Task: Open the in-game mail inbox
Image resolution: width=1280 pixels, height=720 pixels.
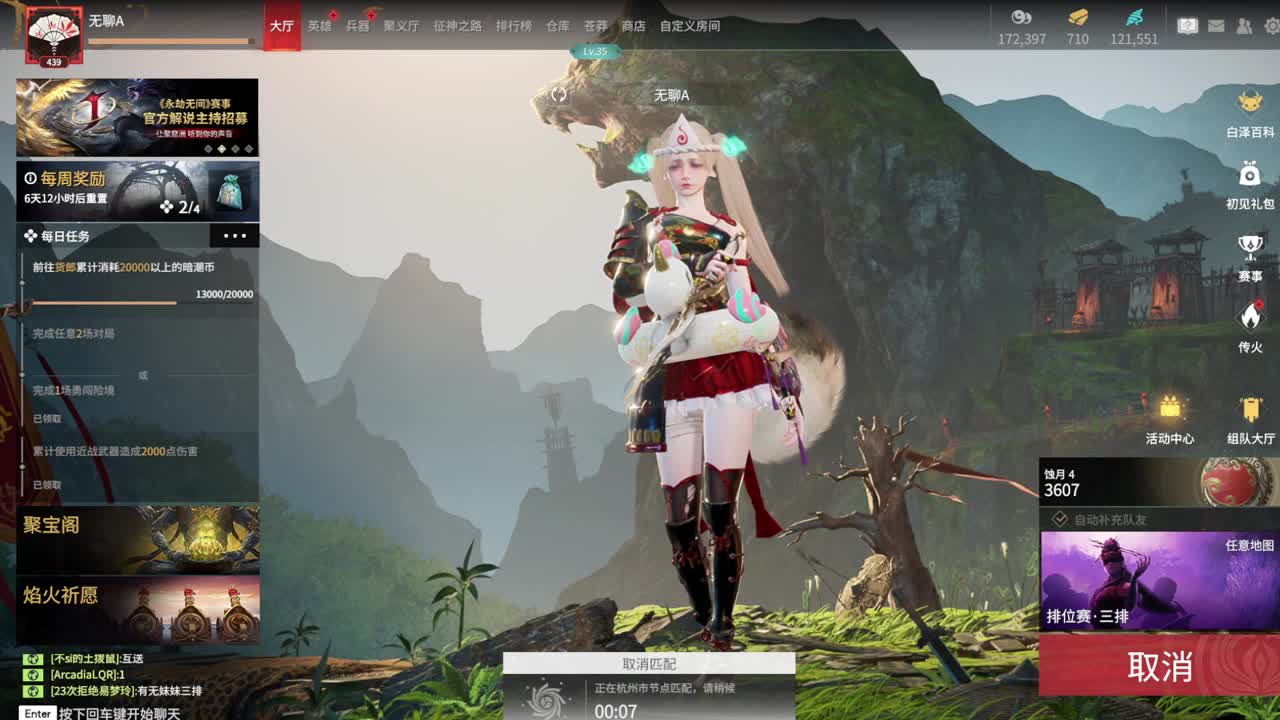Action: [x=1216, y=25]
